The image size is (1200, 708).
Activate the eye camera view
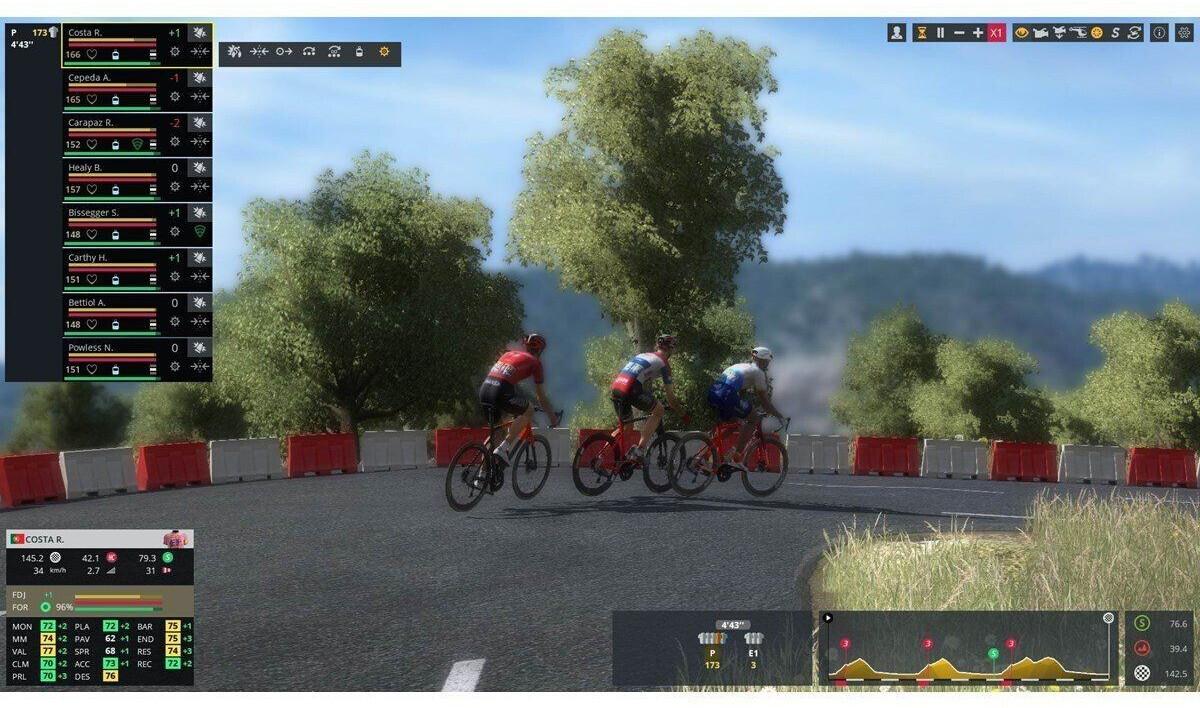click(x=1022, y=33)
